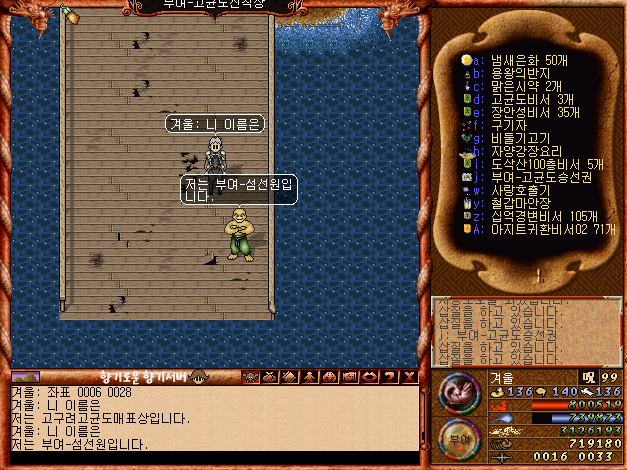Viewport: 627px width, 470px height.
Task: Select 고균도비서 3개 entry
Action: (x=530, y=100)
